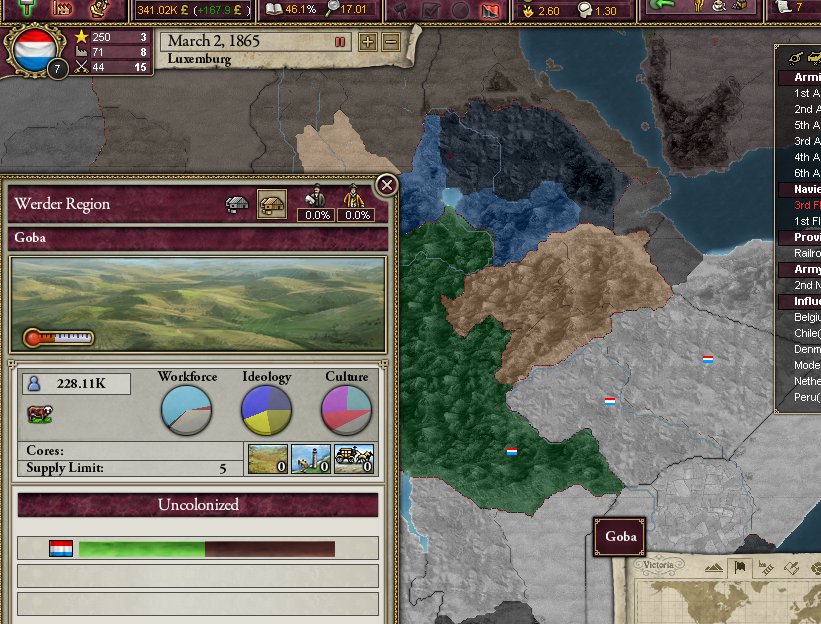Decrease game speed with the minus button
821x624 pixels.
click(391, 42)
